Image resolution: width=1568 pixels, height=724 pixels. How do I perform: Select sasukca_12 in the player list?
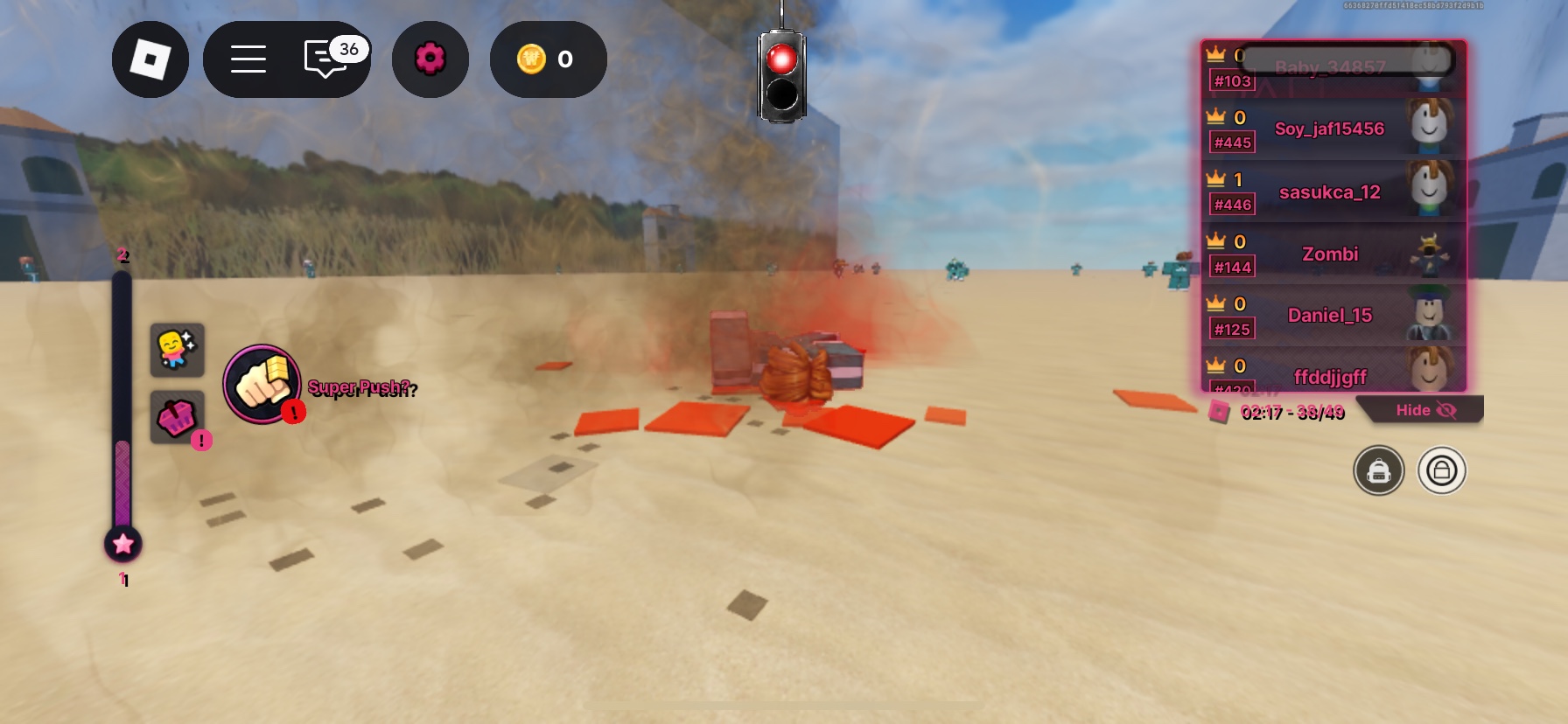click(x=1329, y=191)
